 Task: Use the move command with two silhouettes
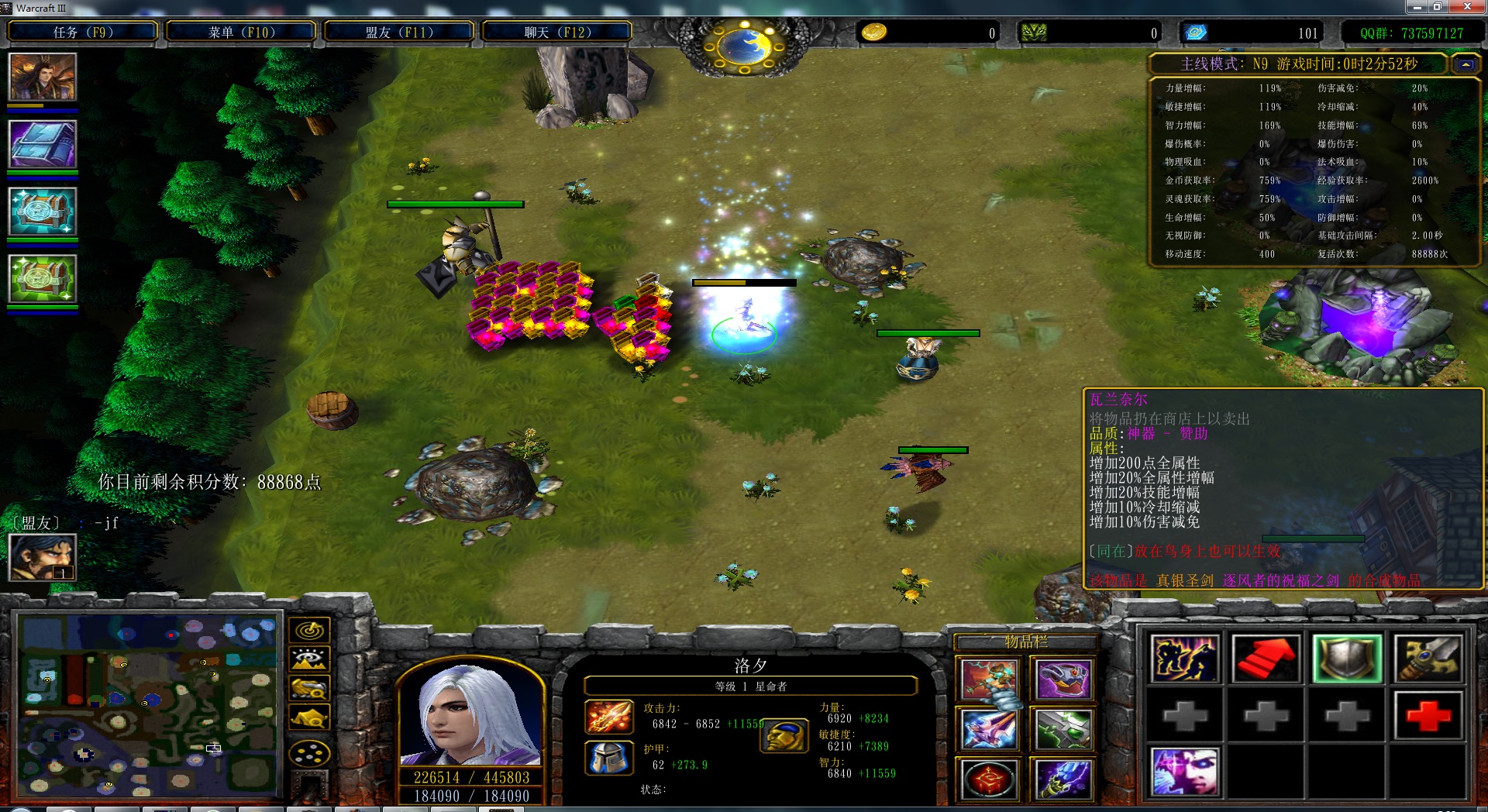tap(1184, 659)
